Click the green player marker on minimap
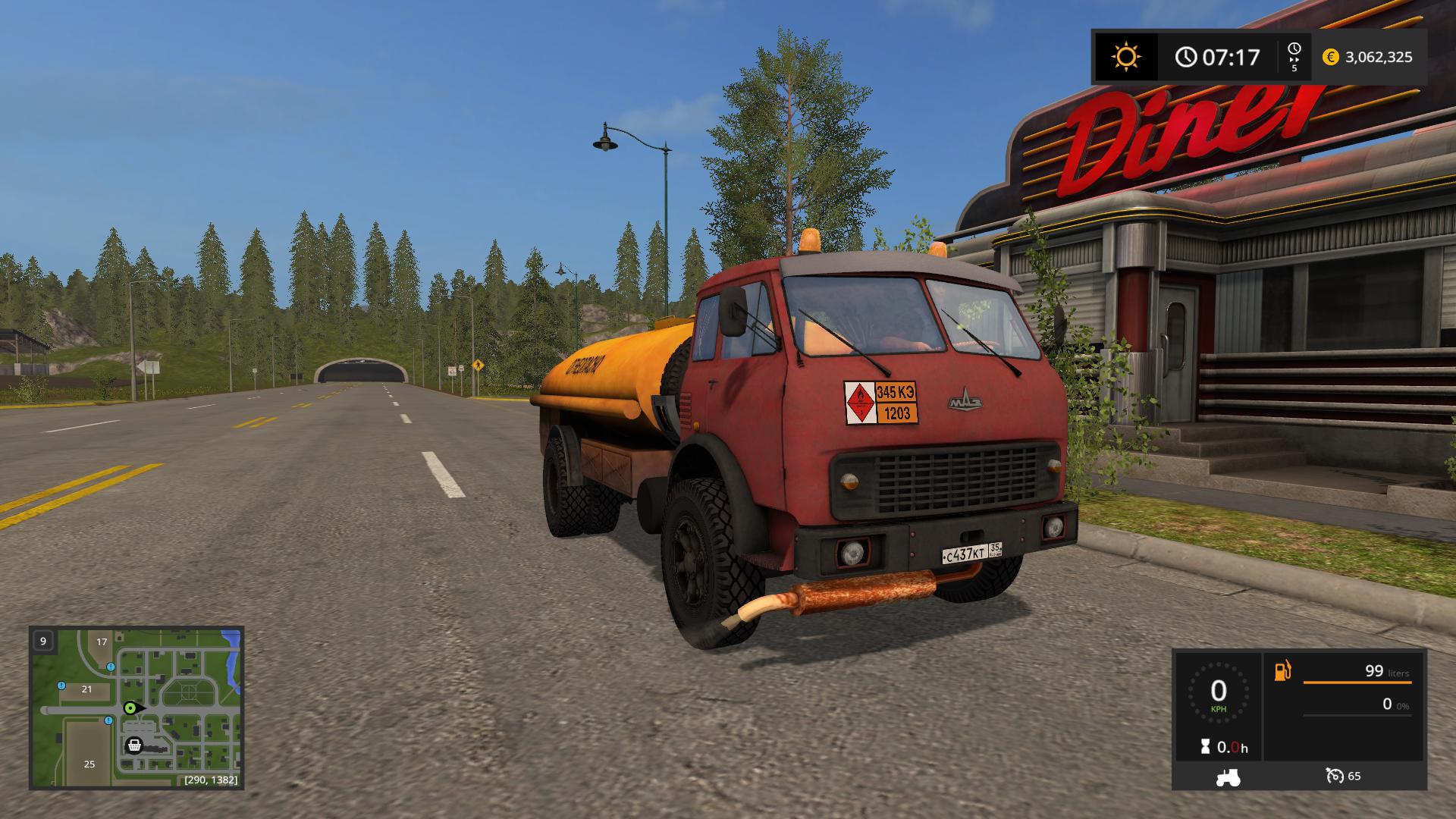The image size is (1456, 819). click(131, 708)
